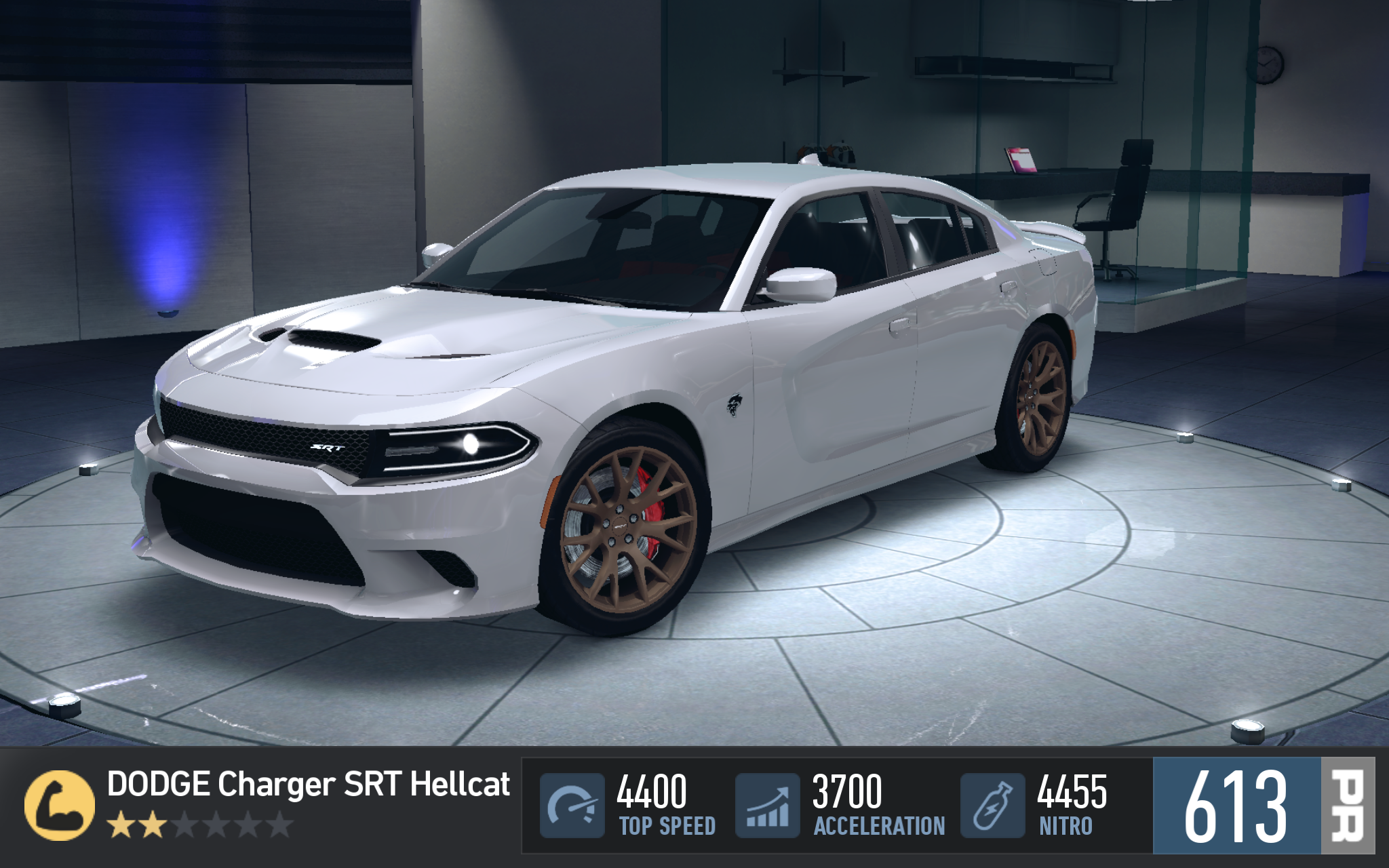Screen dimensions: 1389x868
Task: Select the Top Speed speedometer icon
Action: point(572,806)
